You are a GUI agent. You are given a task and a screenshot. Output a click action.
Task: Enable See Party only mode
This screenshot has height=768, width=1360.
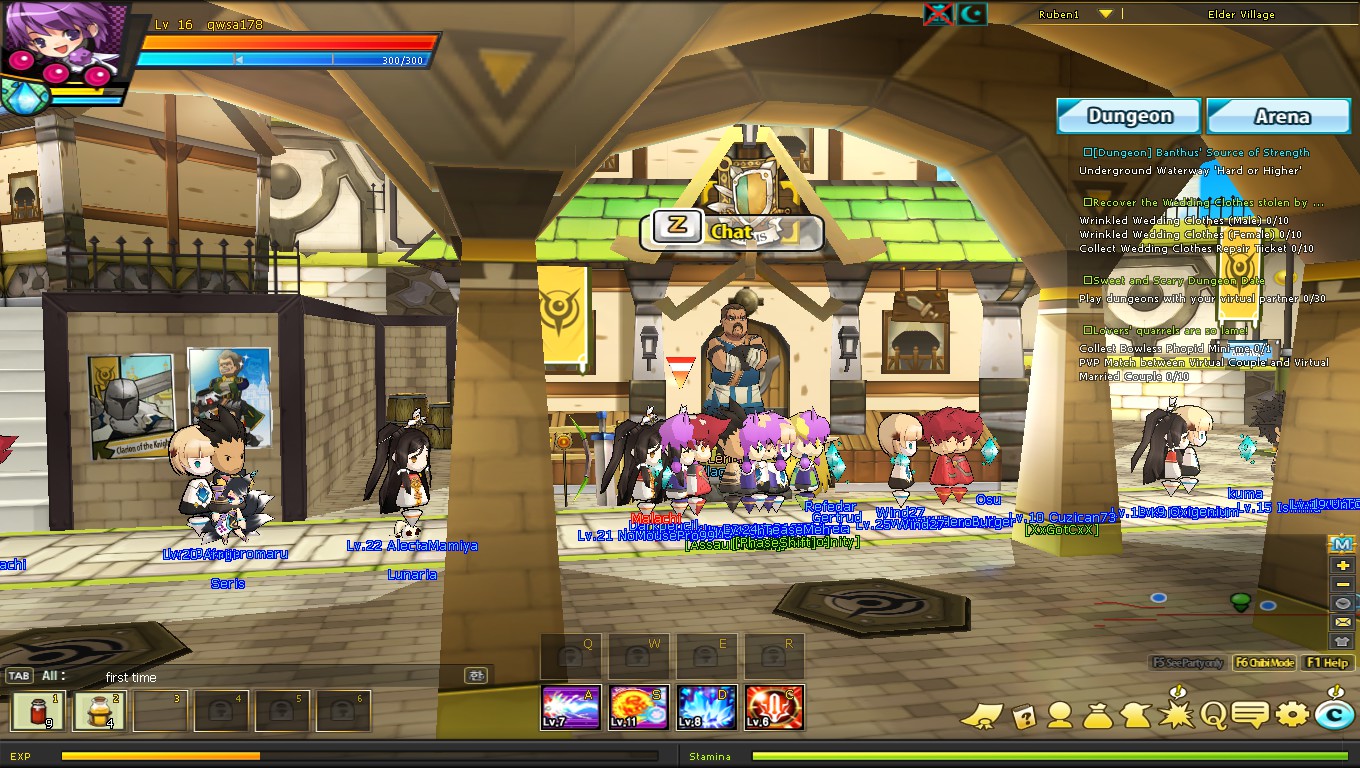tap(1186, 662)
